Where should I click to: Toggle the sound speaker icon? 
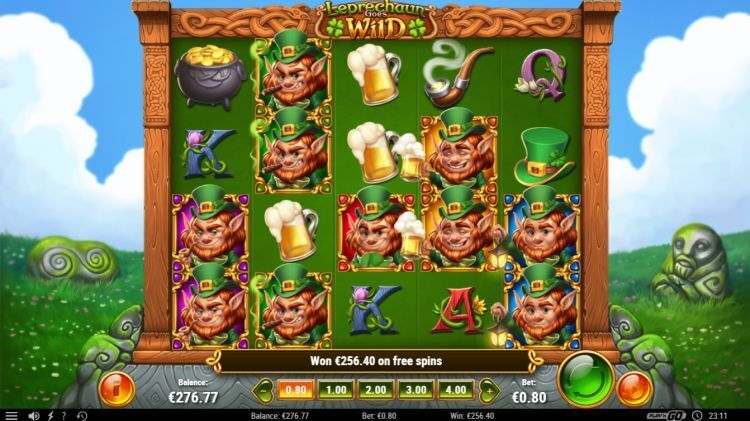click(33, 415)
